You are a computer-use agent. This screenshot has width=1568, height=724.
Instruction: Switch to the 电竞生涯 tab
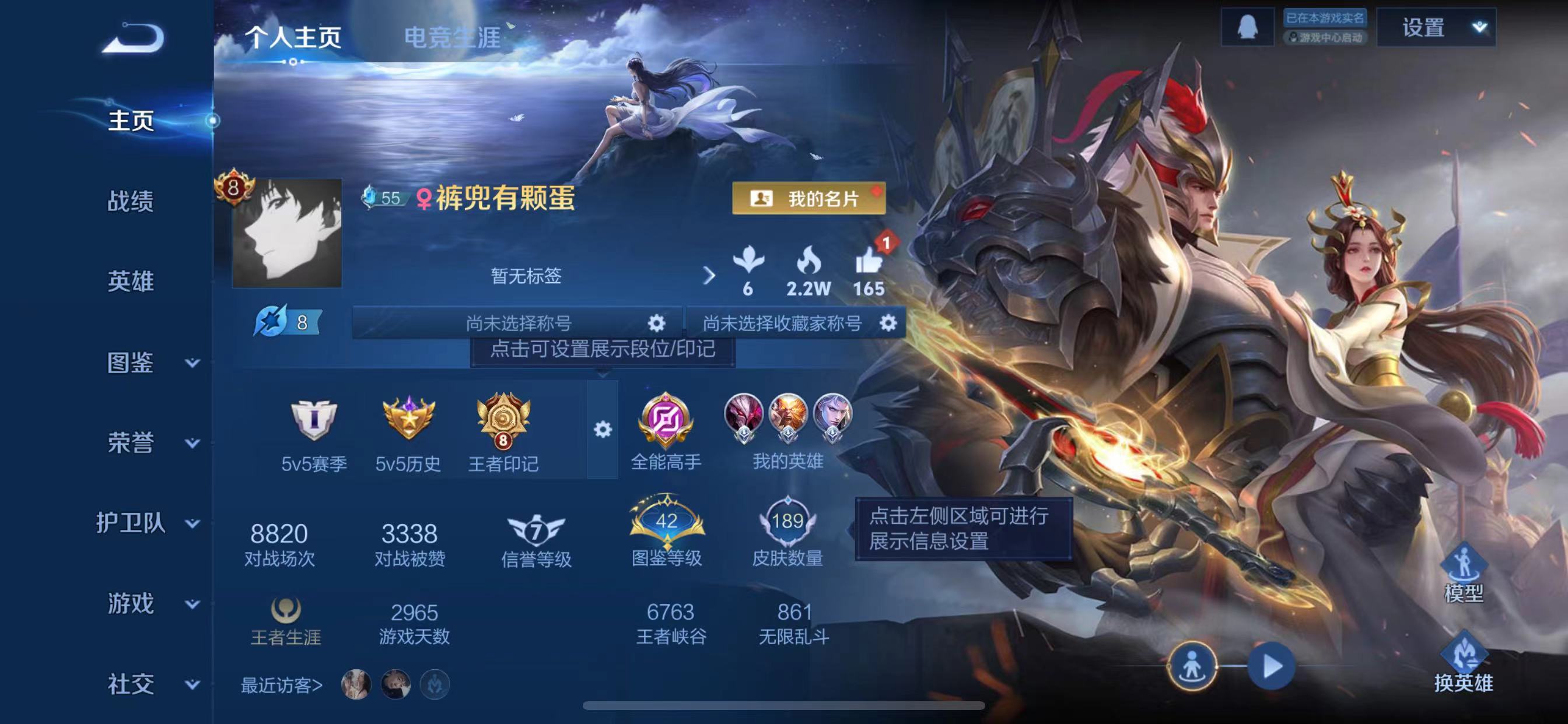(452, 38)
